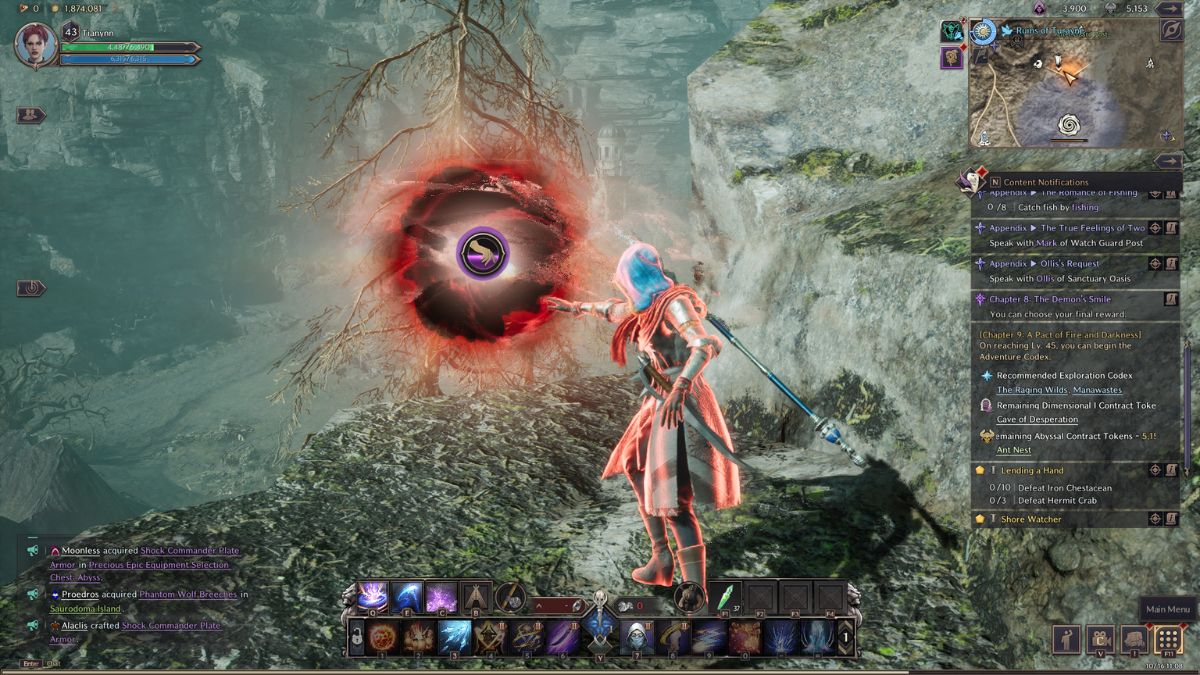Viewport: 1200px width, 675px height.
Task: Click the emote figure button
Action: pyautogui.click(x=1066, y=639)
